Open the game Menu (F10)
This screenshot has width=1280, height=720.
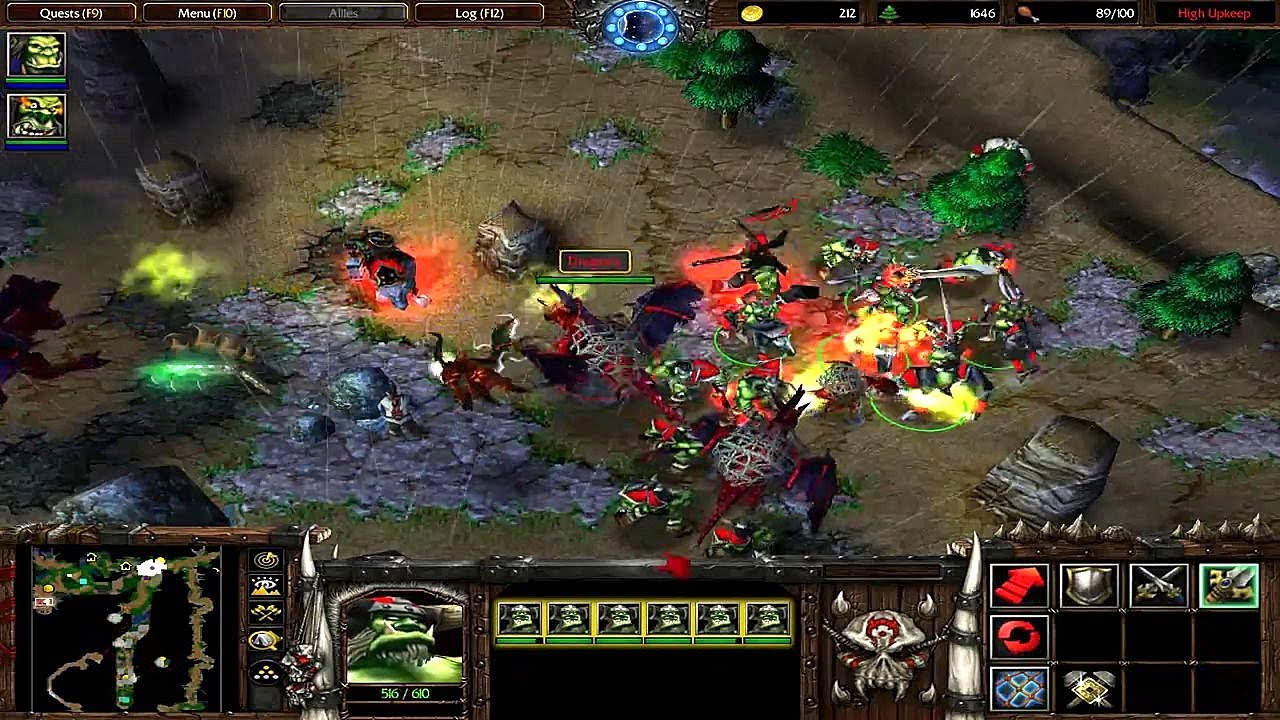(x=205, y=13)
